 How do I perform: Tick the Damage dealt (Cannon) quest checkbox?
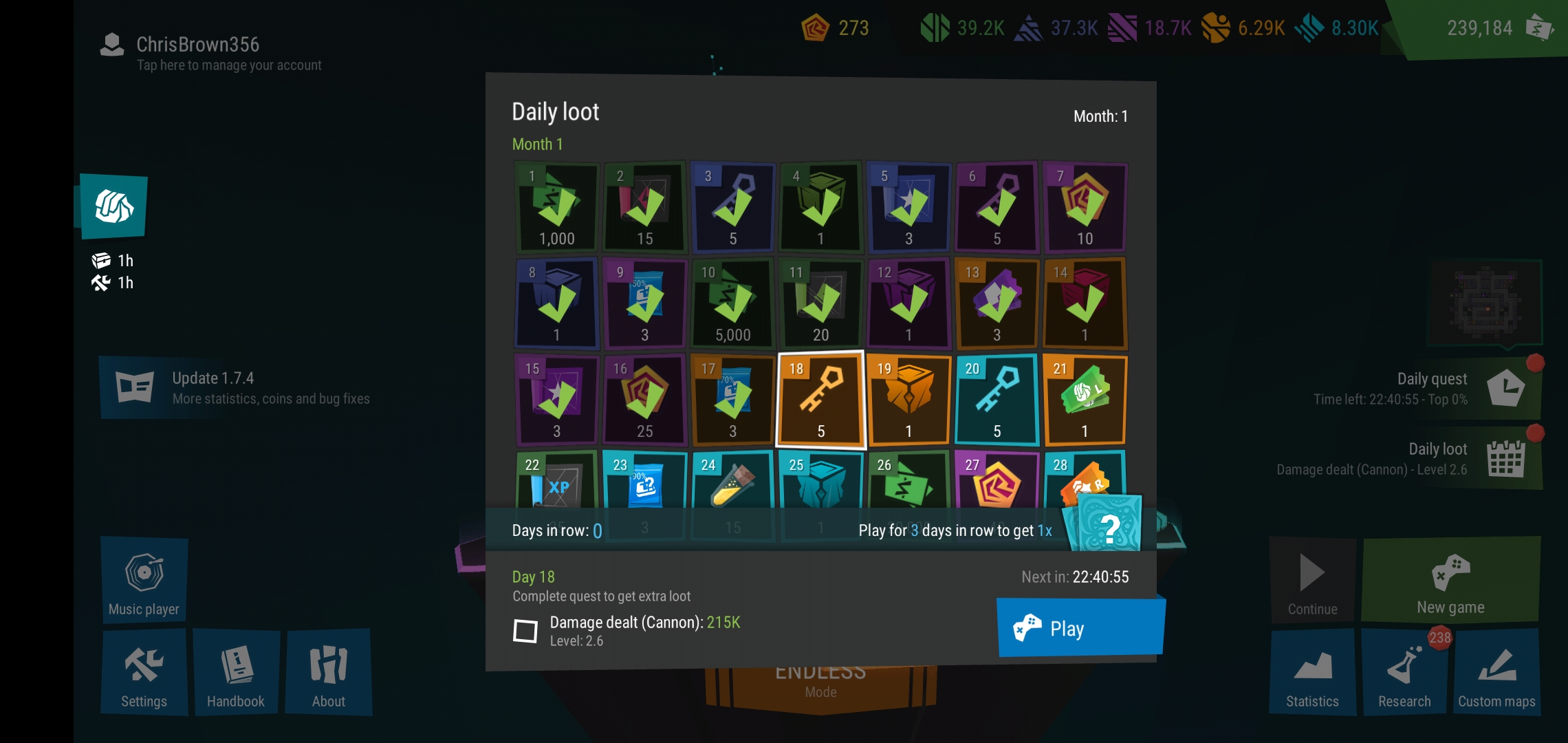[525, 630]
